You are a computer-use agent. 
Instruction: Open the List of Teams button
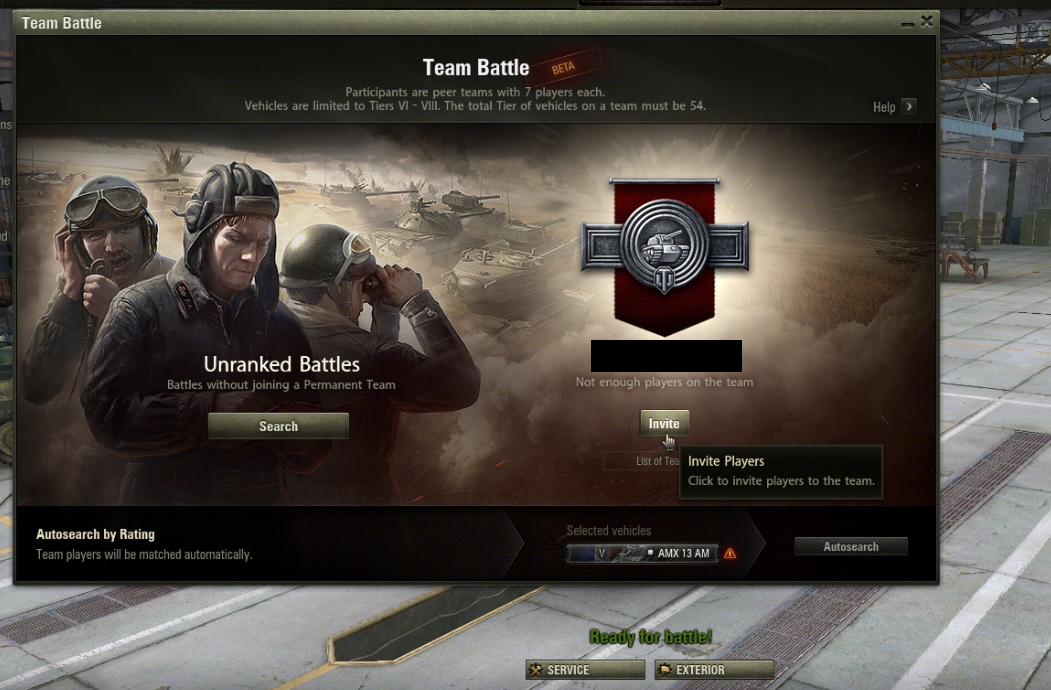click(640, 461)
